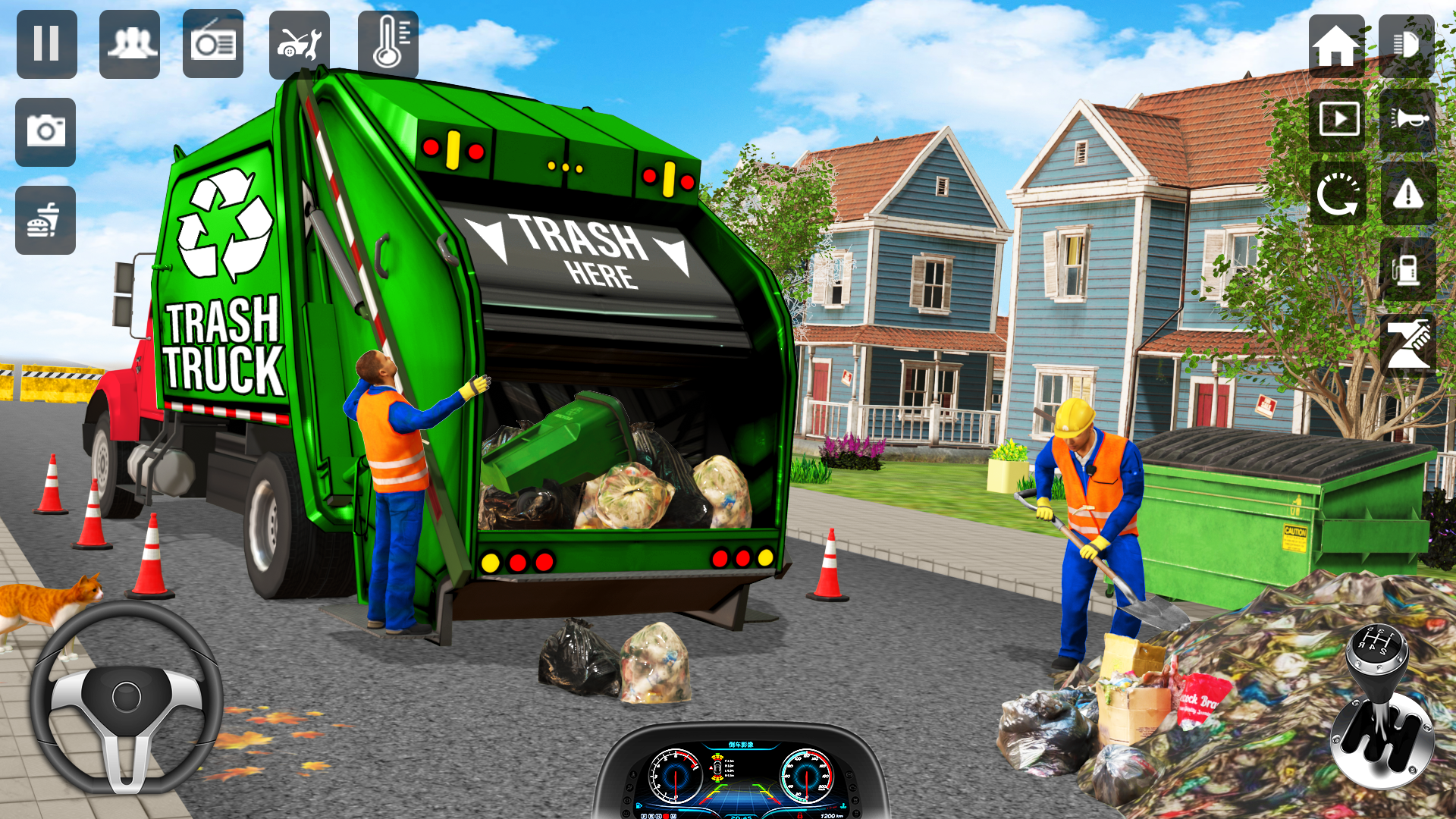
Task: Take a screenshot with the camera icon
Action: [45, 132]
